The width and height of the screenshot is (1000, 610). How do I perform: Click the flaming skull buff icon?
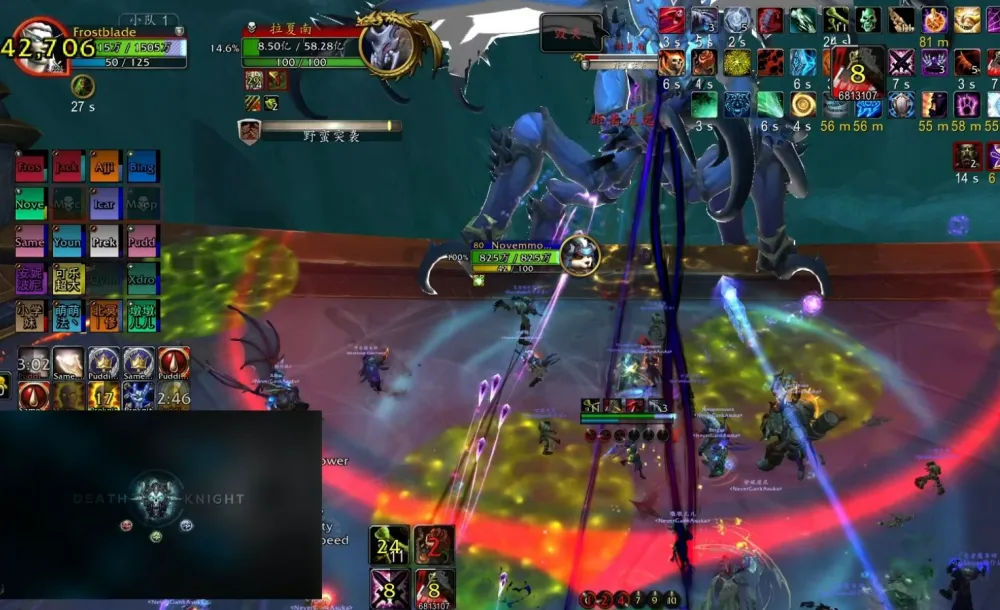(x=672, y=63)
